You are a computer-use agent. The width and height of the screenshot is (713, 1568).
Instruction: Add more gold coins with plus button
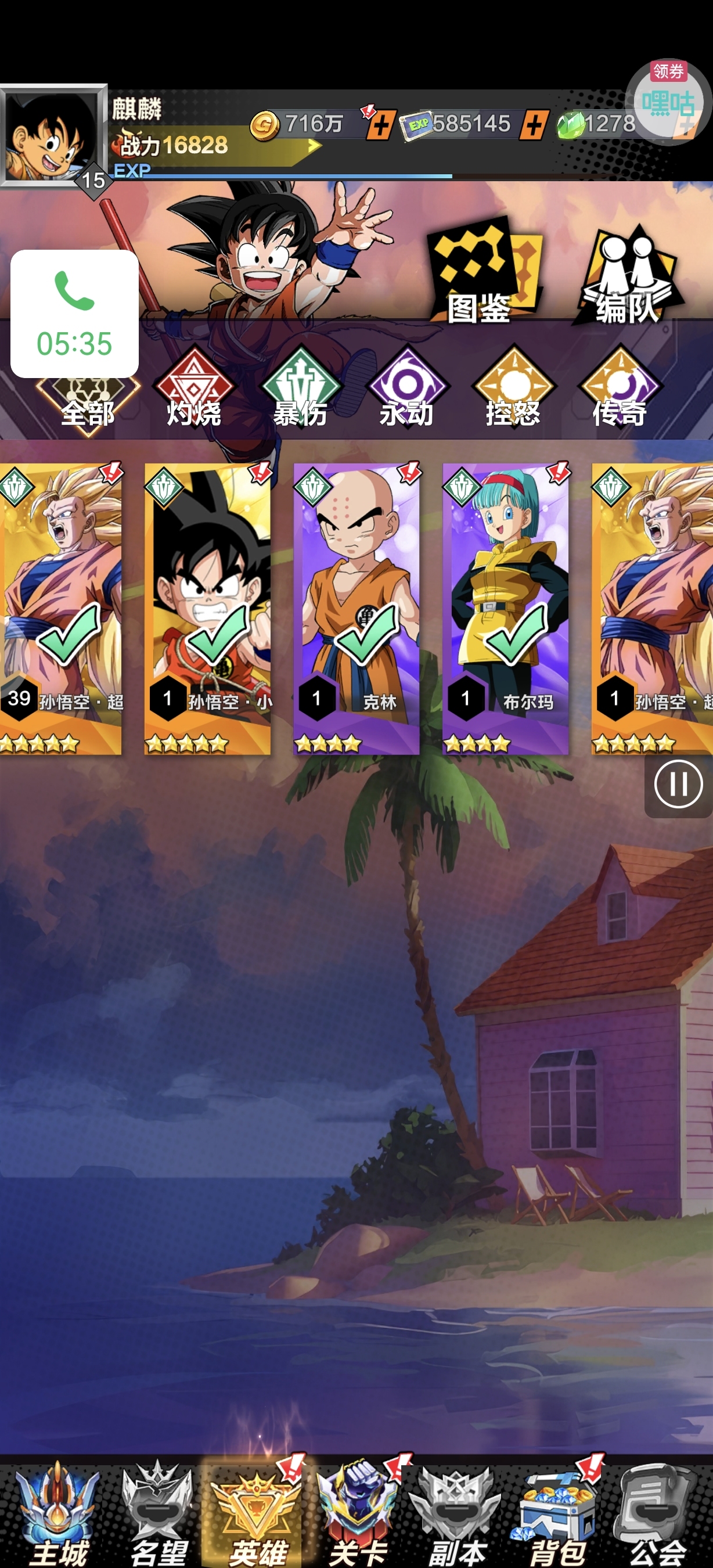click(x=381, y=127)
